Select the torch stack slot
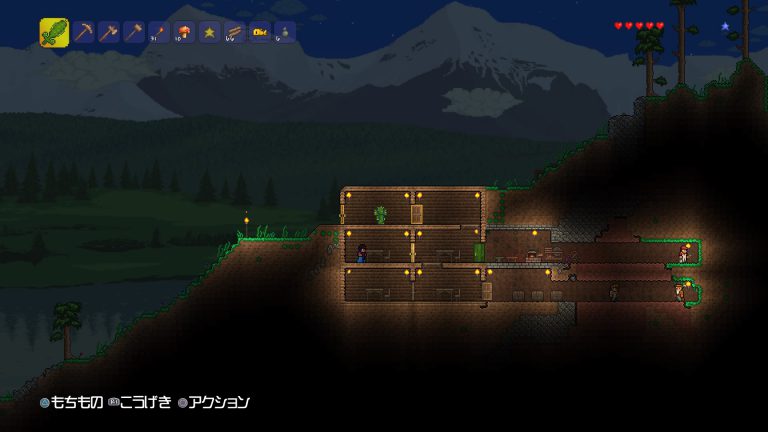 tap(158, 33)
